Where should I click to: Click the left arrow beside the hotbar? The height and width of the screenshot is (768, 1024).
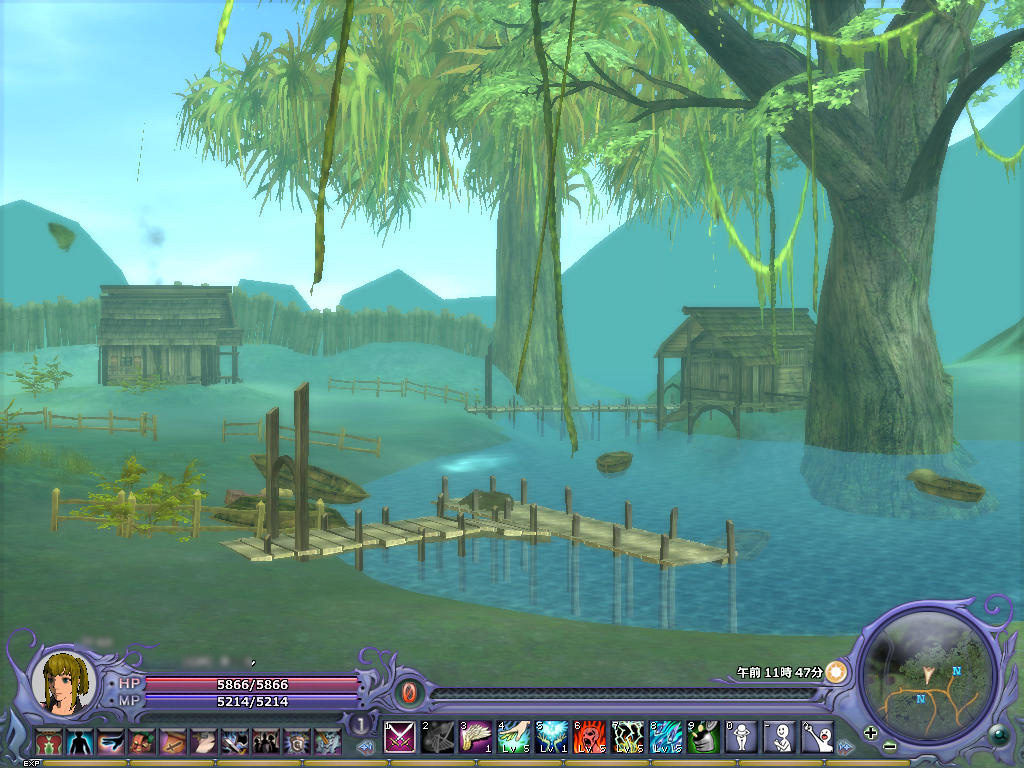(x=367, y=746)
